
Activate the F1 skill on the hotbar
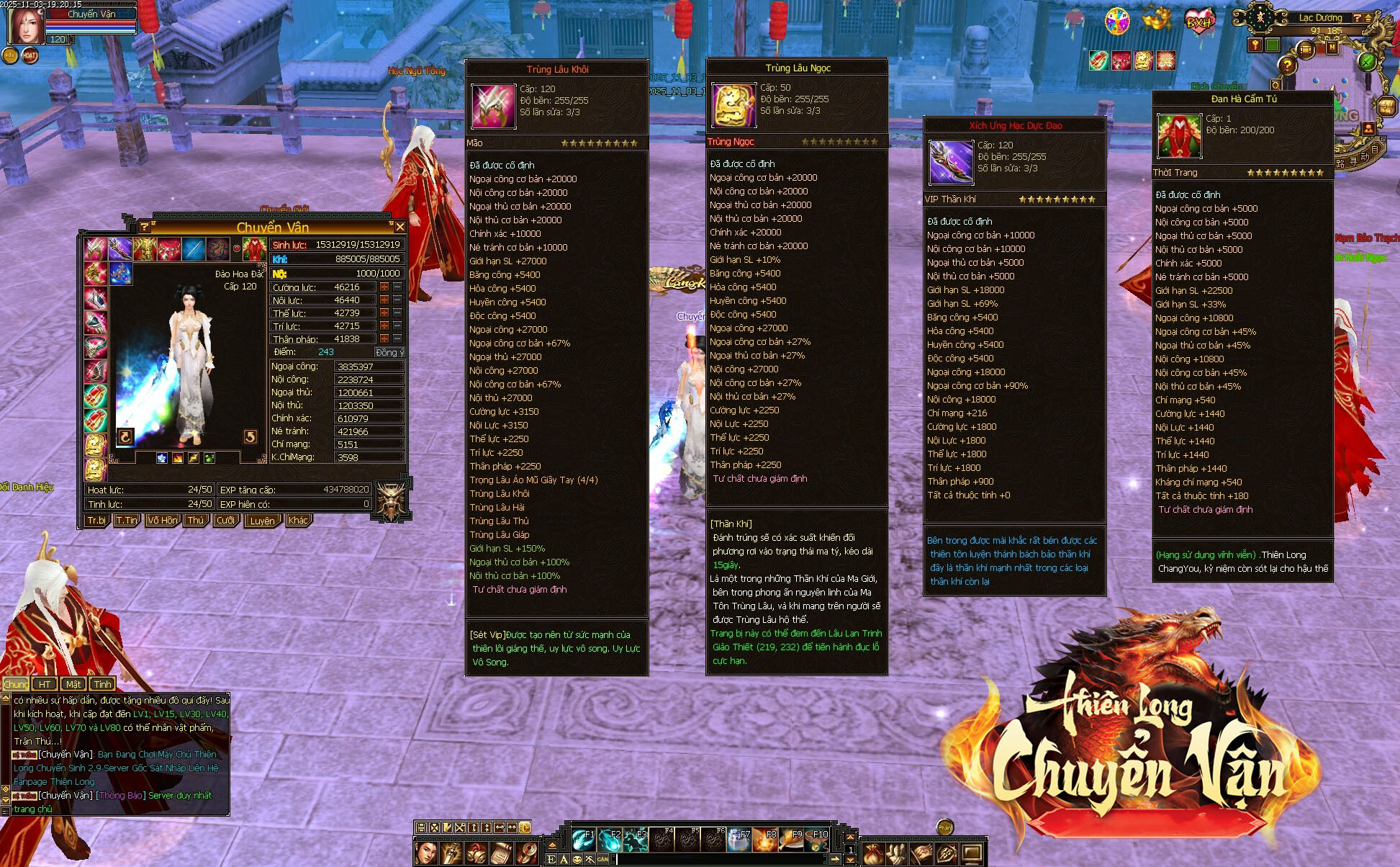[x=582, y=839]
